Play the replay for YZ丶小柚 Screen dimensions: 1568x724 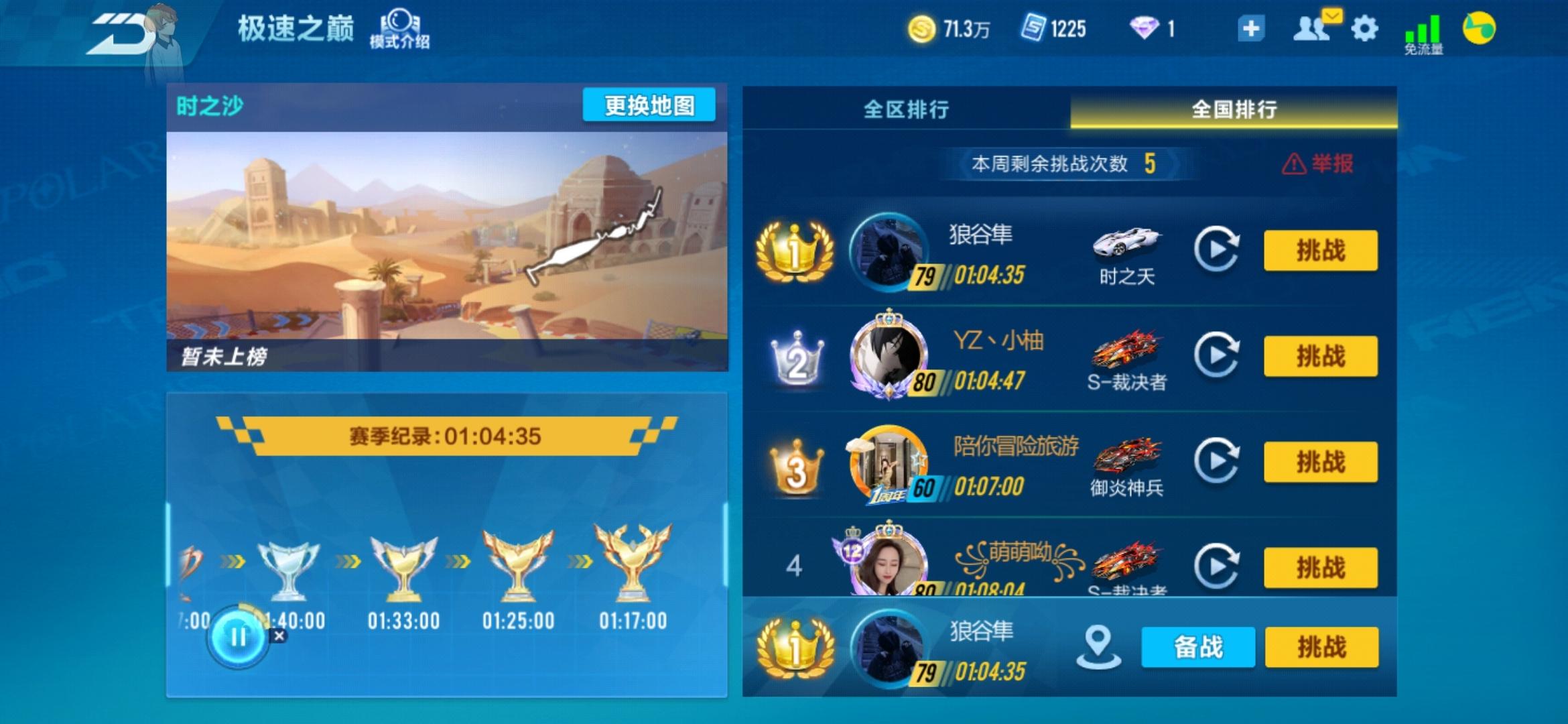tap(1216, 355)
